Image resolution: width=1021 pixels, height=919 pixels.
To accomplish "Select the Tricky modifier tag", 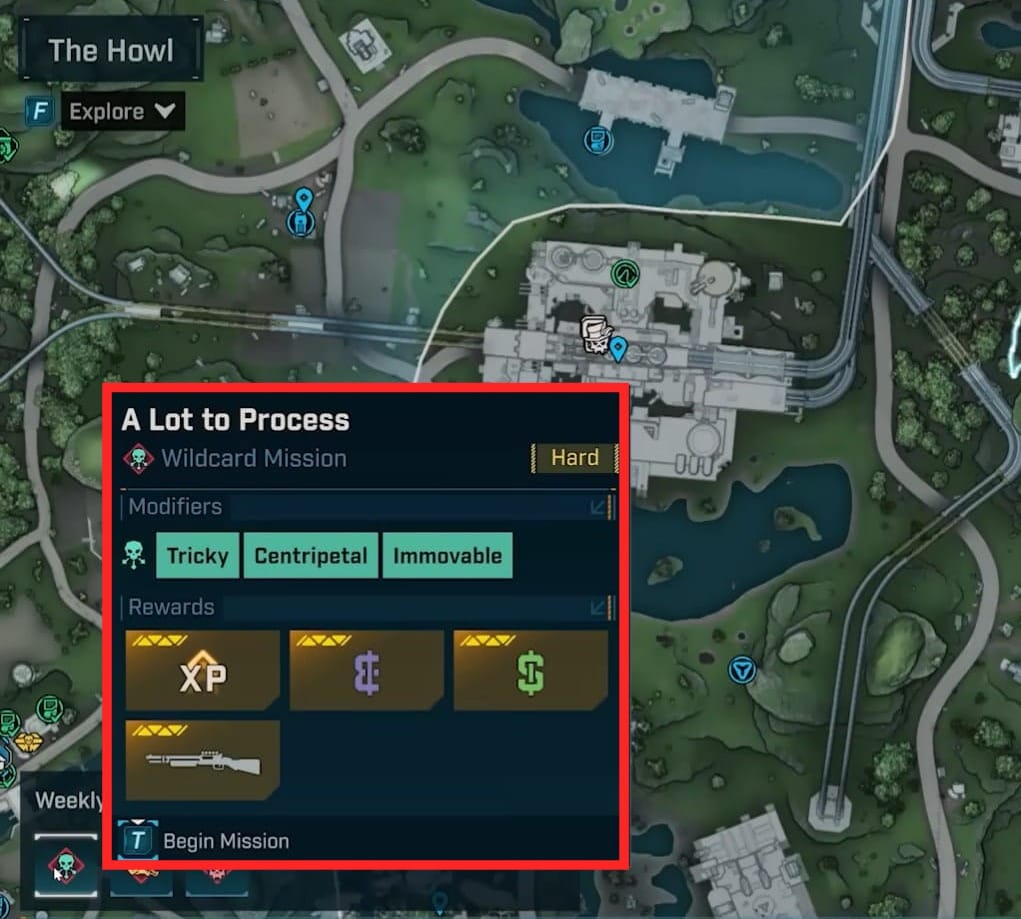I will [x=197, y=556].
